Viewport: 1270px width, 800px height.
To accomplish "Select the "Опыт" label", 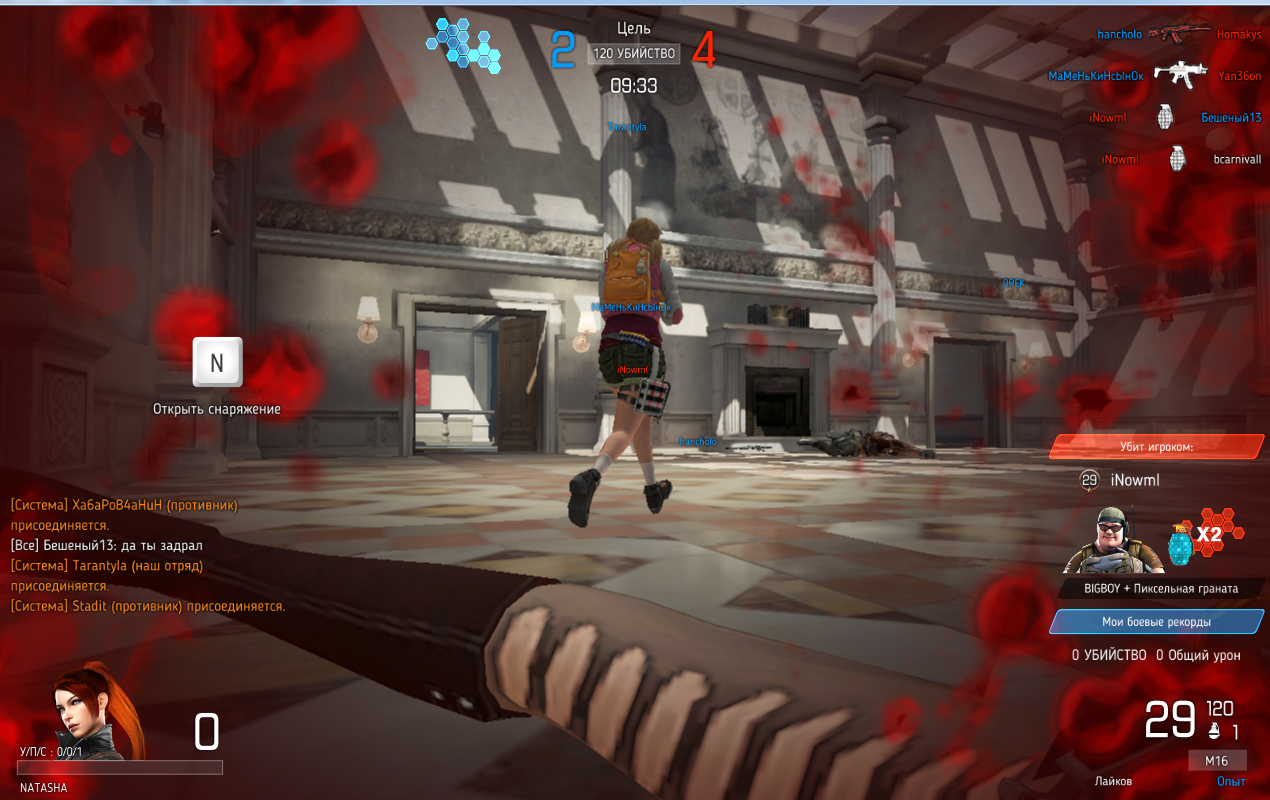I will click(x=1231, y=781).
